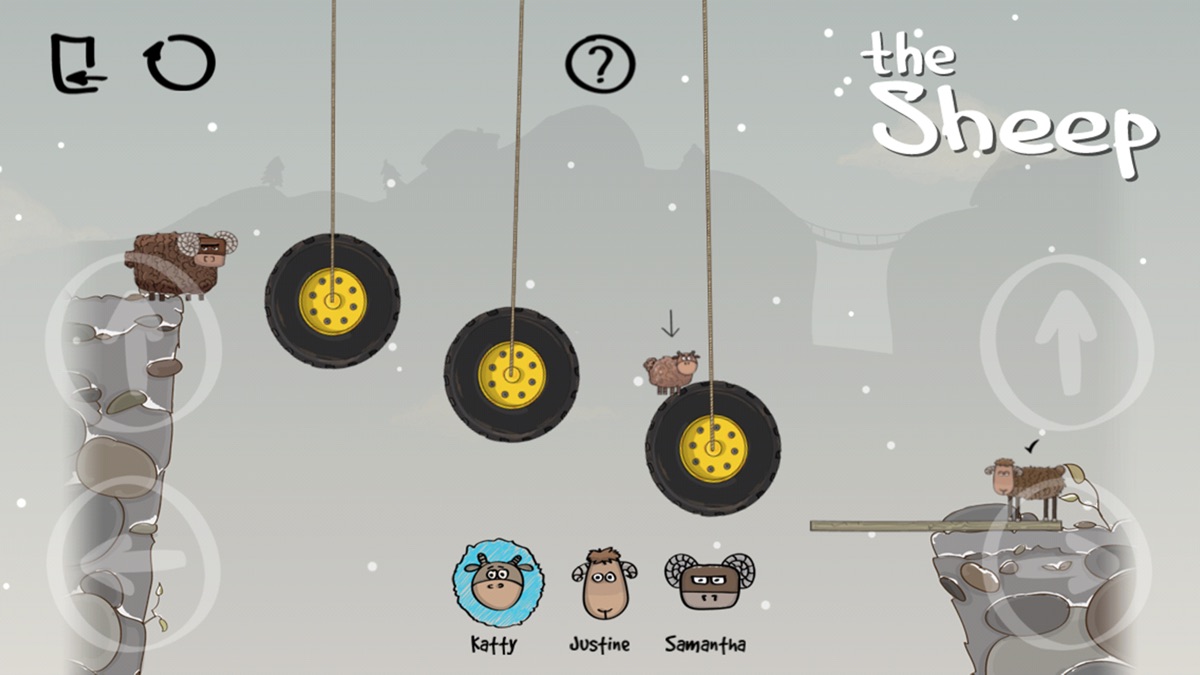Select Katty the sheep
Viewport: 1200px width, 675px height.
(497, 581)
